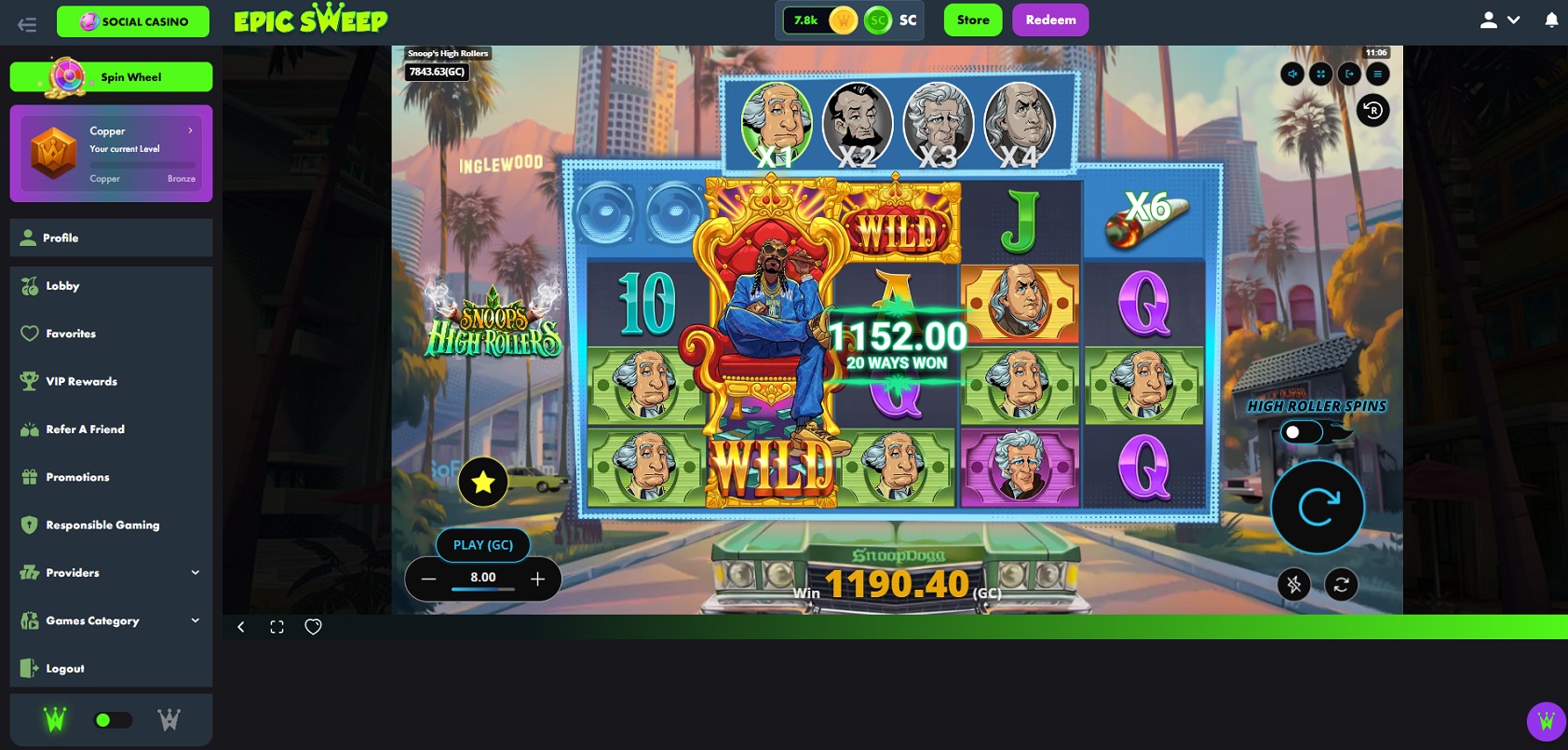Enter fullscreen mode in the slot game

[1321, 74]
